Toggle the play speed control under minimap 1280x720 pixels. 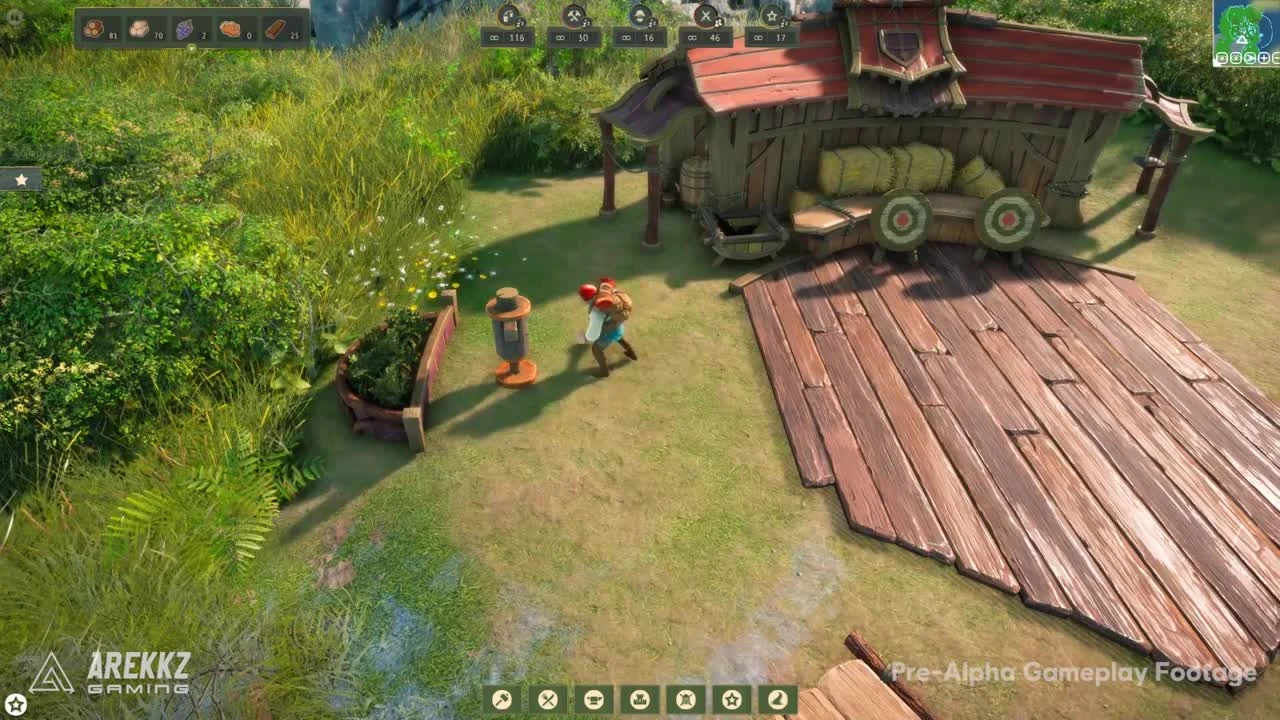pos(1250,58)
